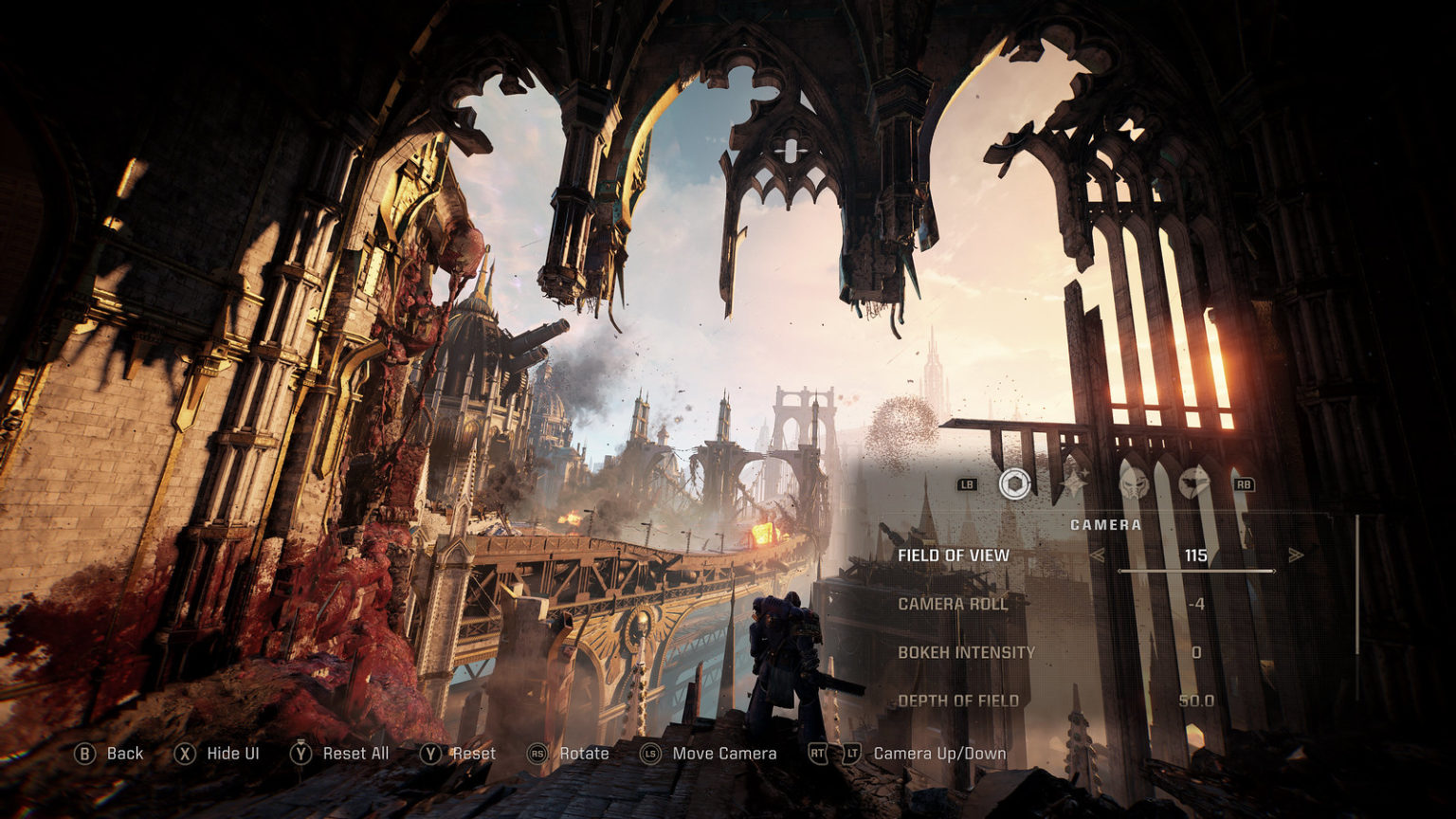The height and width of the screenshot is (819, 1456).
Task: Increase Field of View with right arrow
Action: (1296, 555)
